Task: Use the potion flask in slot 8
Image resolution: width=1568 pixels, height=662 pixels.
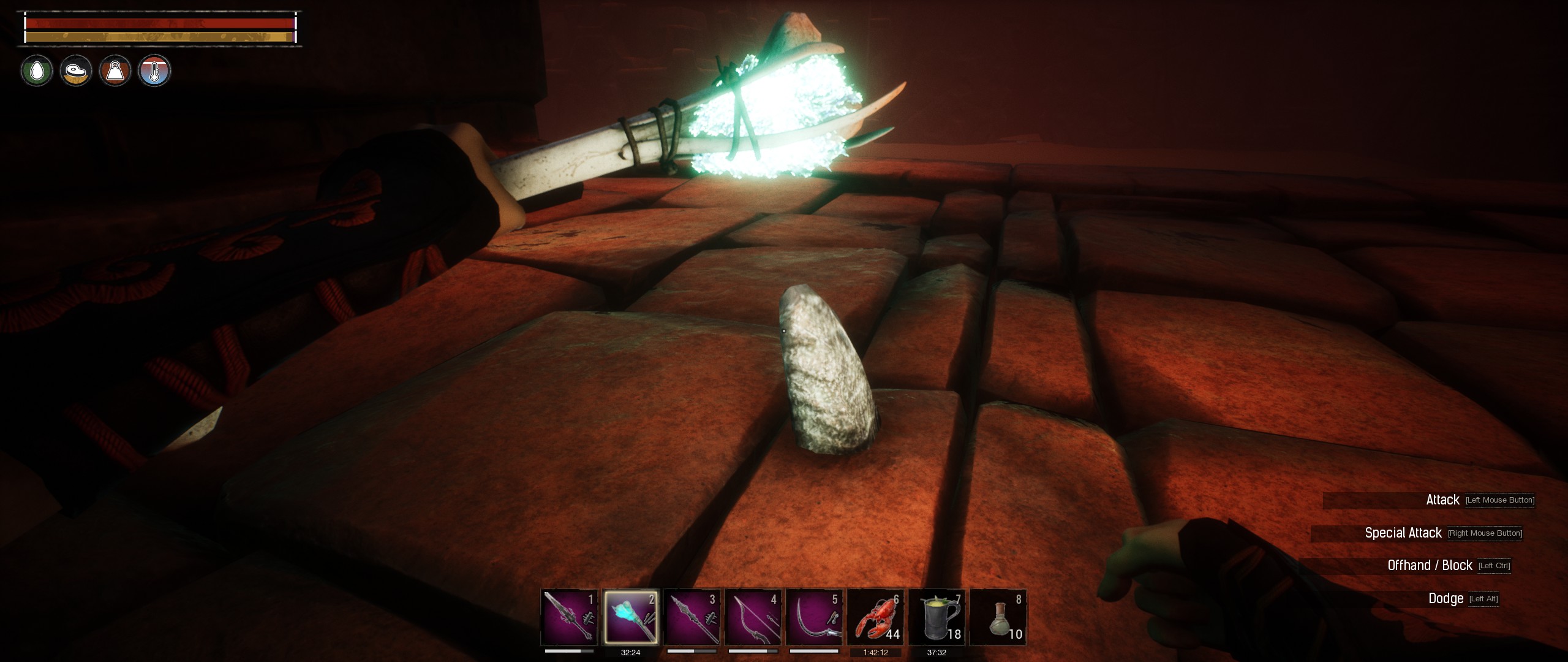Action: 998,617
